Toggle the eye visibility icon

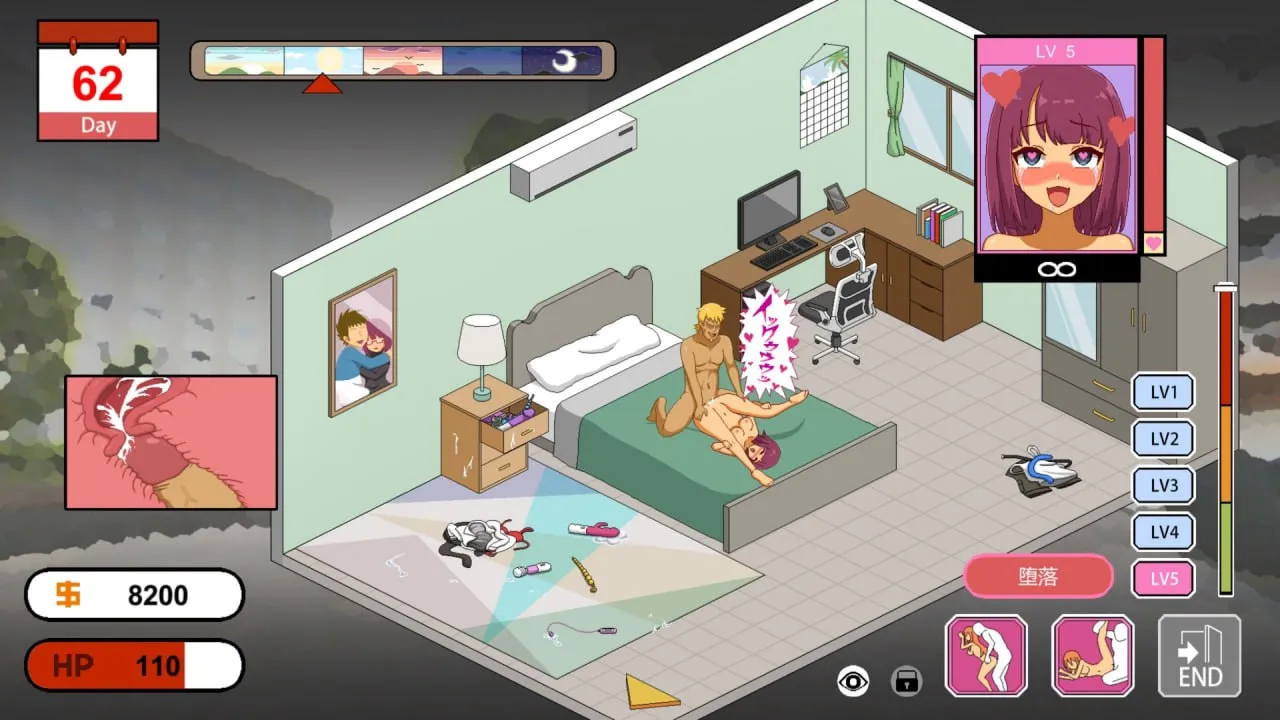coord(853,682)
